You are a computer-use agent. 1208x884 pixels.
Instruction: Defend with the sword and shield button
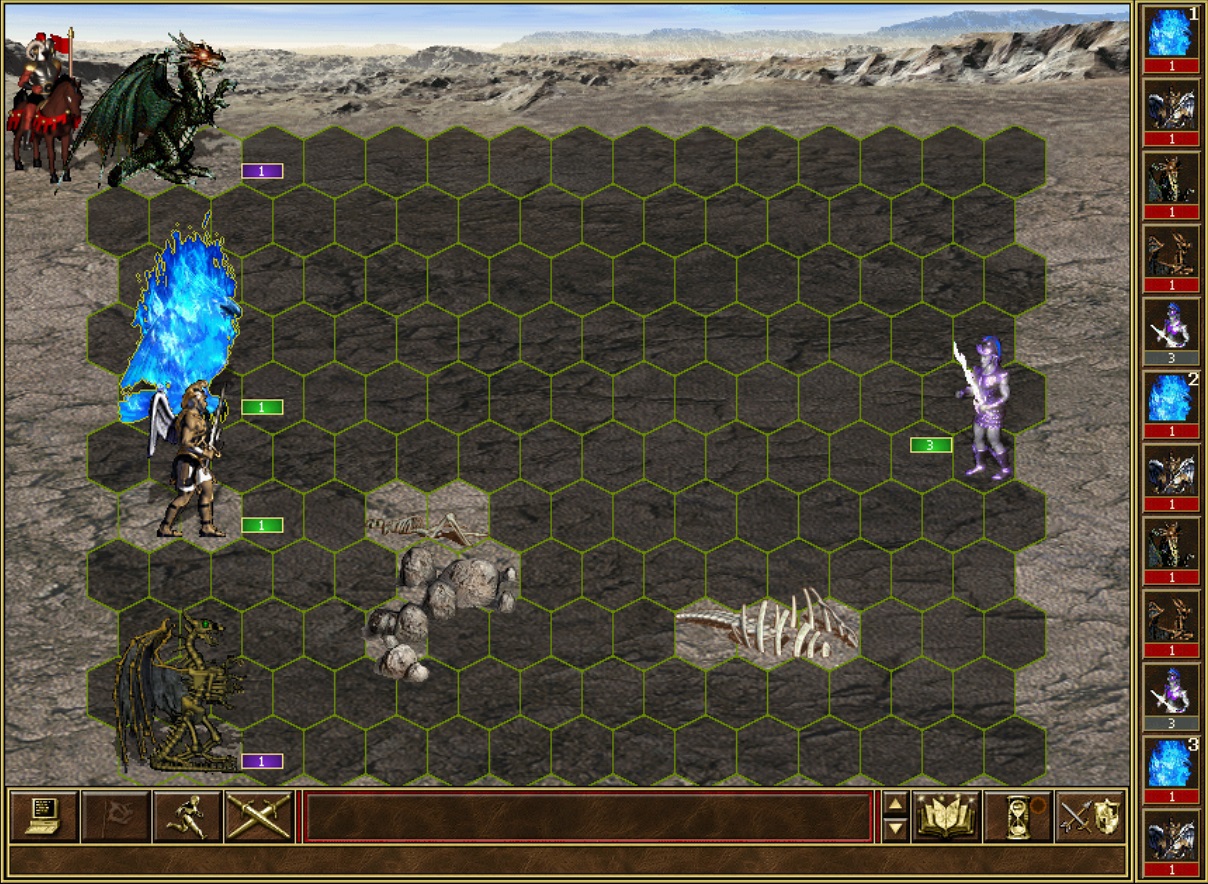1089,816
